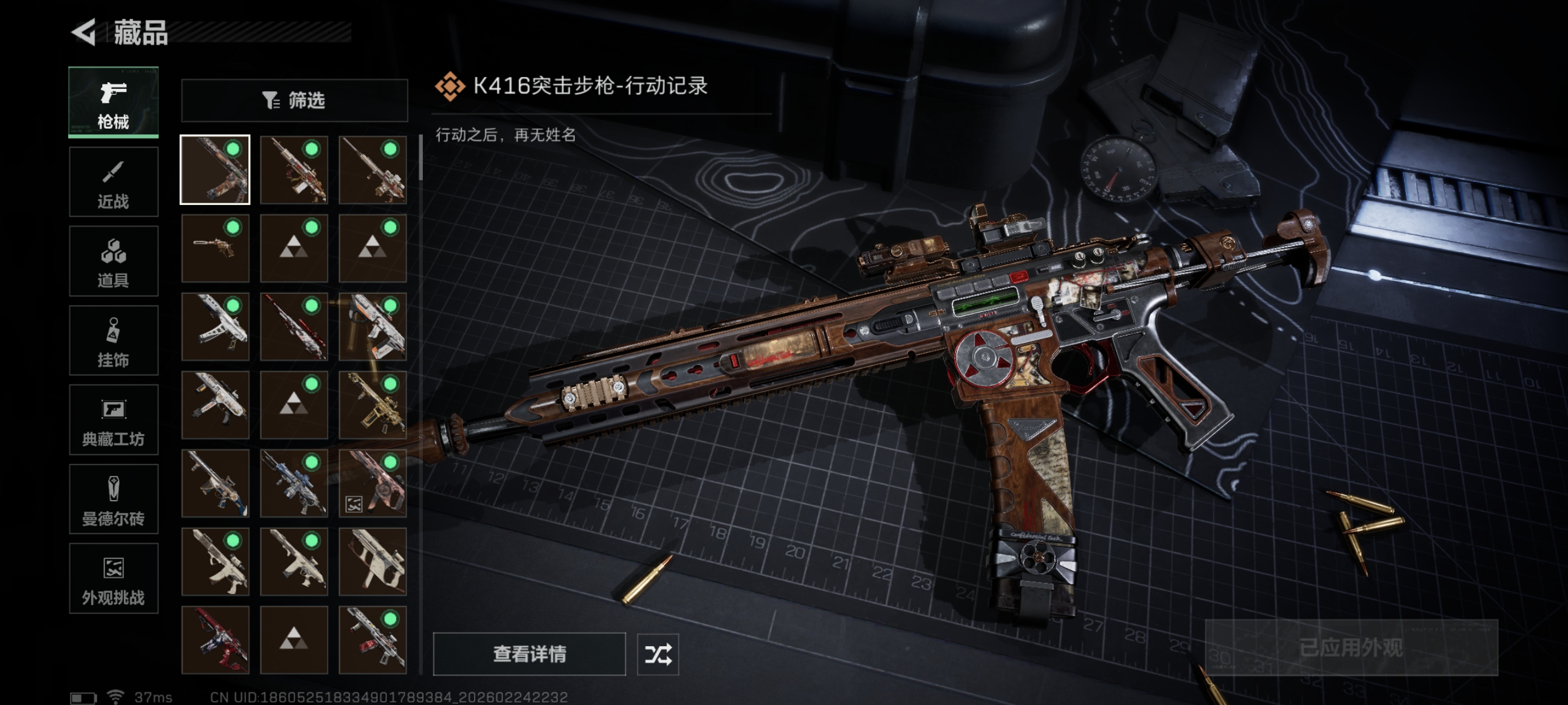Screen dimensions: 1568x705
Task: Select the pink rifle thumbnail with challenge badge
Action: coord(372,484)
